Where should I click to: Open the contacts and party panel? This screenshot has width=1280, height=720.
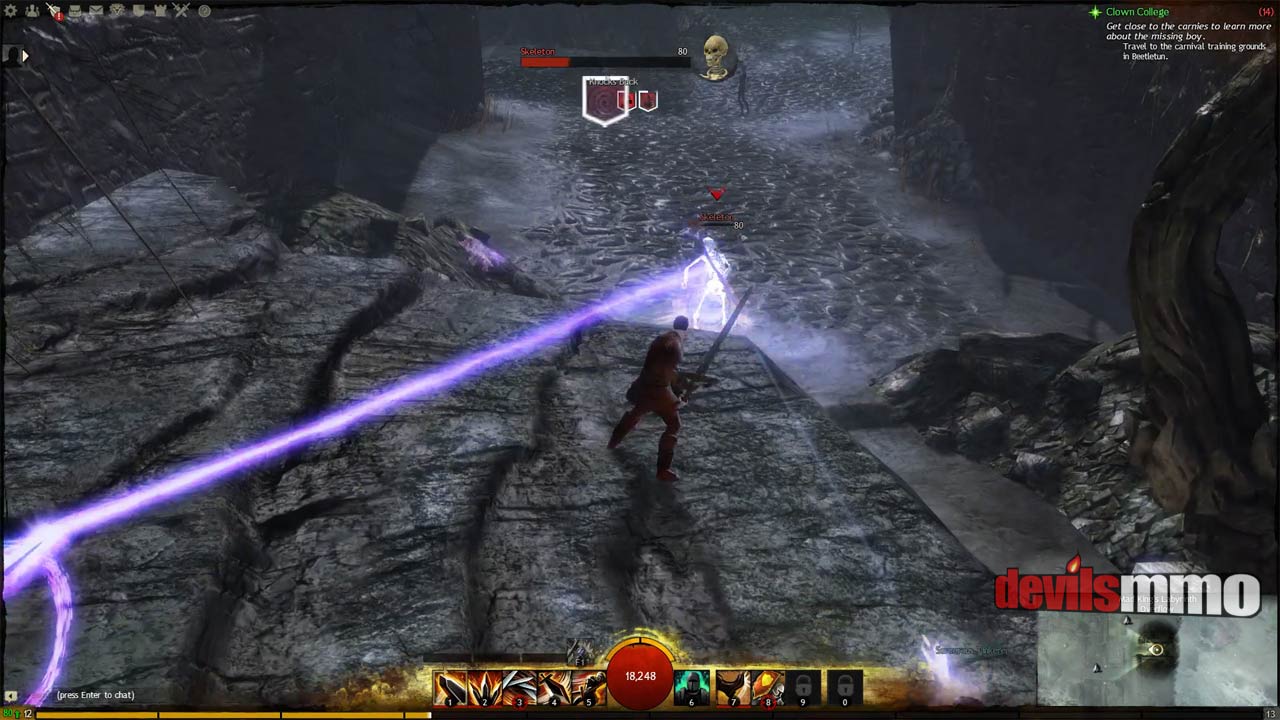[31, 11]
